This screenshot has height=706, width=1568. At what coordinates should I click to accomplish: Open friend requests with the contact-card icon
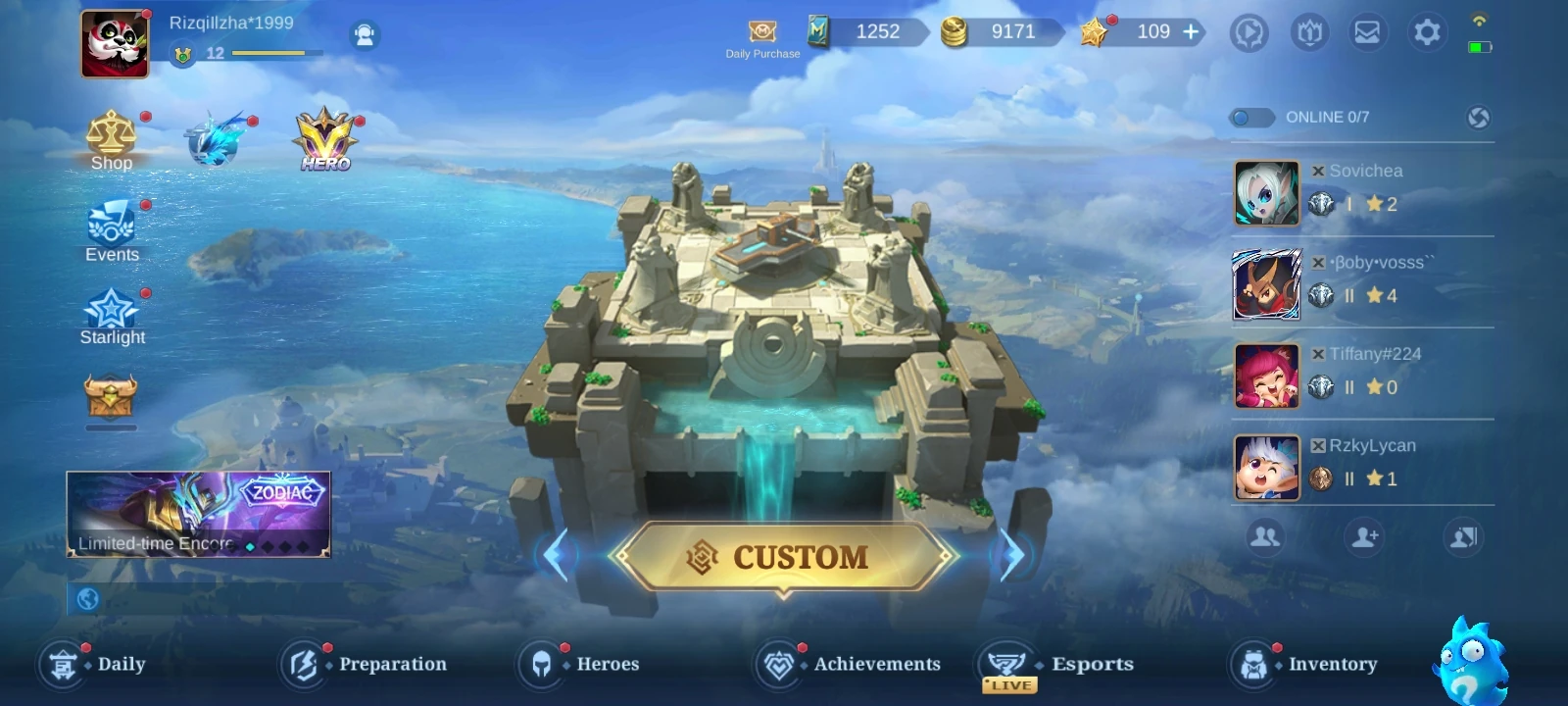(1462, 536)
